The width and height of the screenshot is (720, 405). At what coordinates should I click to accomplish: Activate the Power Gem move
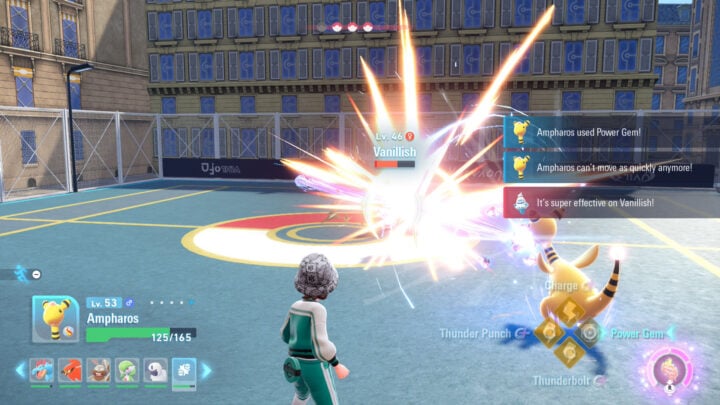(589, 332)
